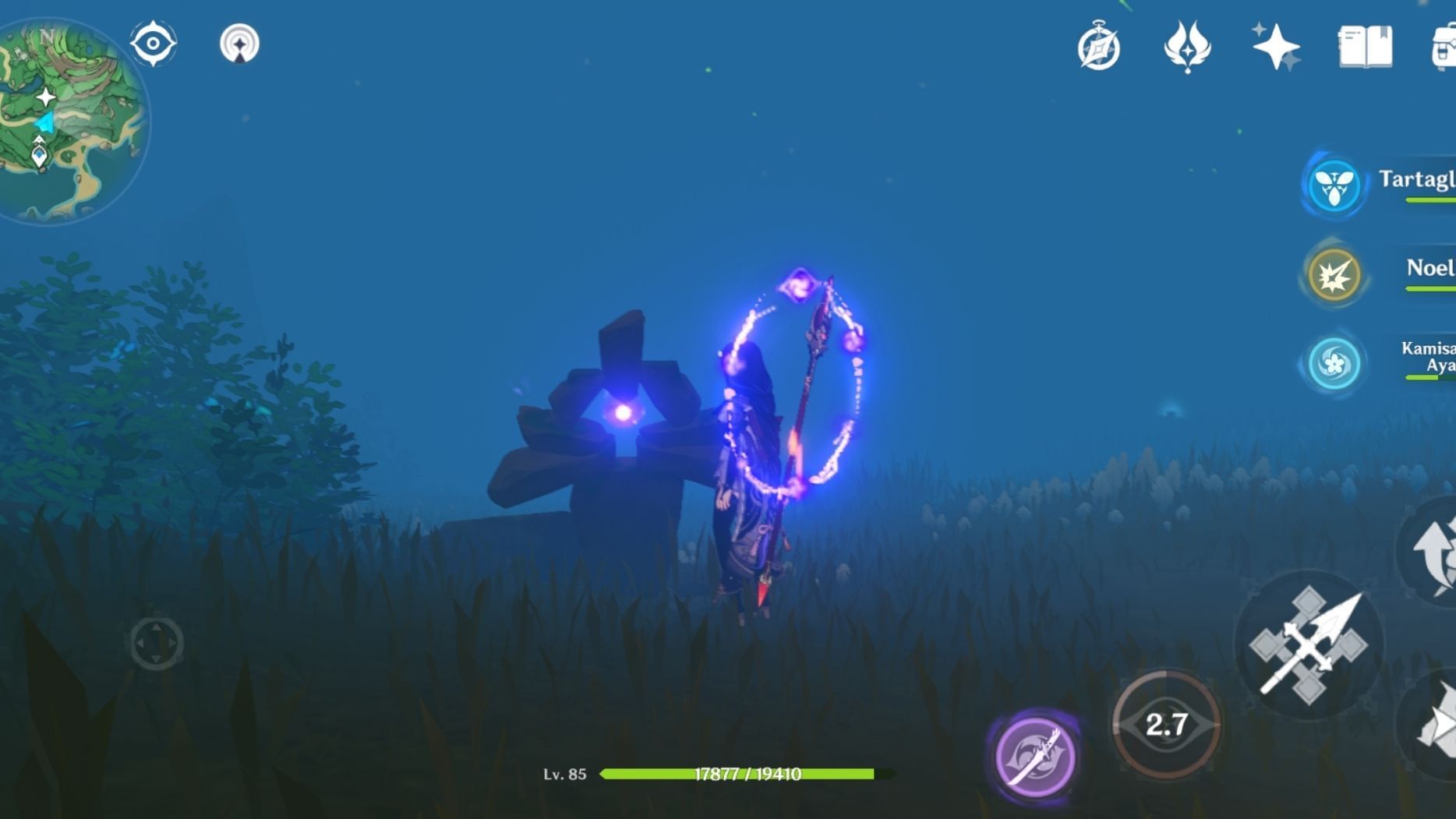Tap the eye-shaped quest navigation icon
This screenshot has width=1456, height=819.
coord(153,44)
